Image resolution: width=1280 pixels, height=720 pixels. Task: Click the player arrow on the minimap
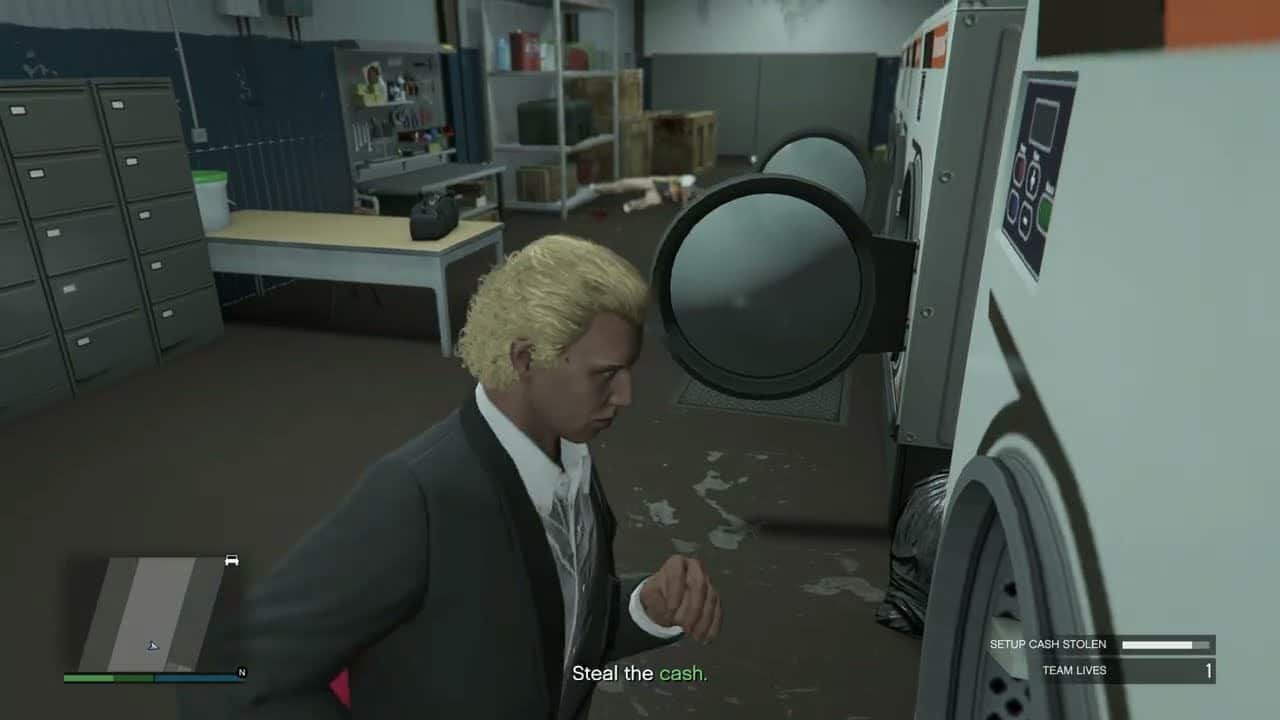tap(153, 646)
